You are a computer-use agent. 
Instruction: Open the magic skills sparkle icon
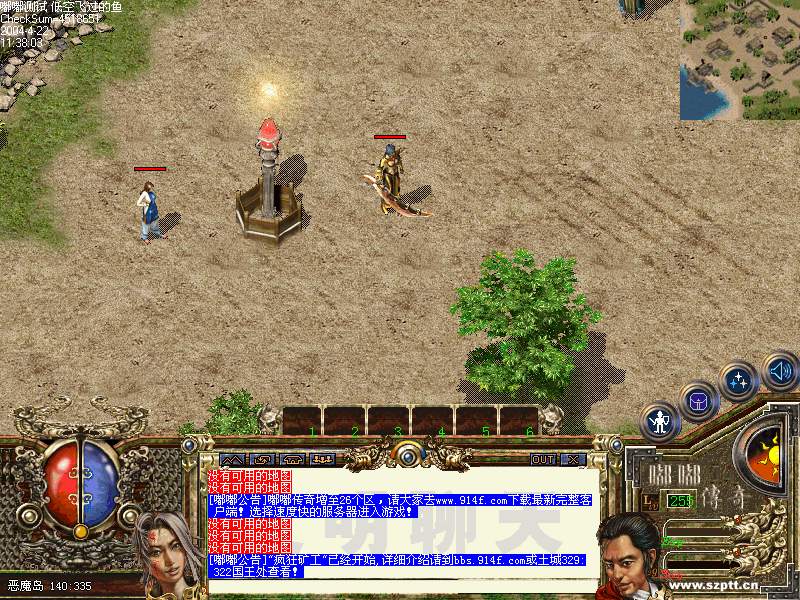(739, 381)
